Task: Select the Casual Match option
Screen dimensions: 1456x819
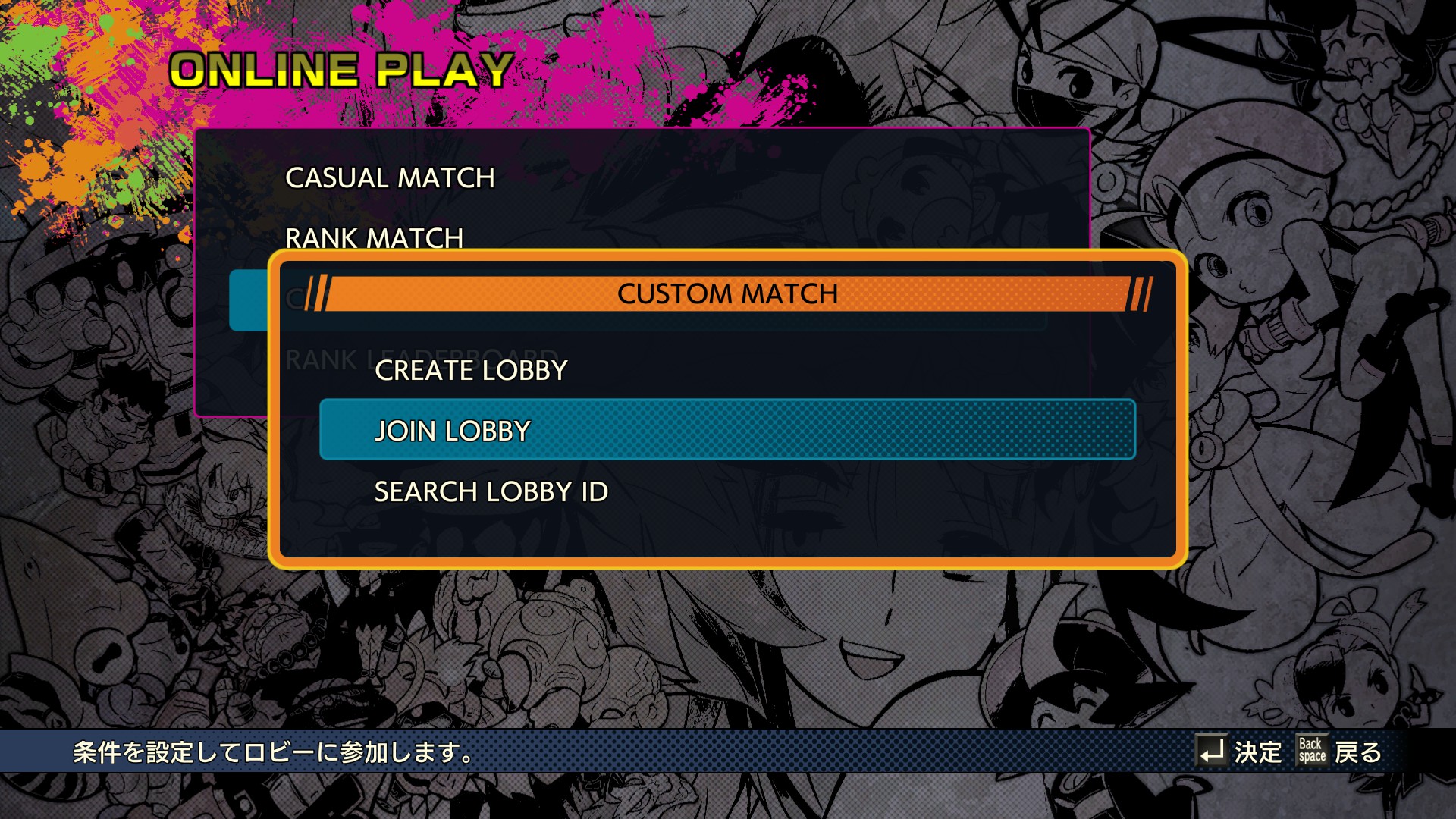Action: [x=390, y=178]
